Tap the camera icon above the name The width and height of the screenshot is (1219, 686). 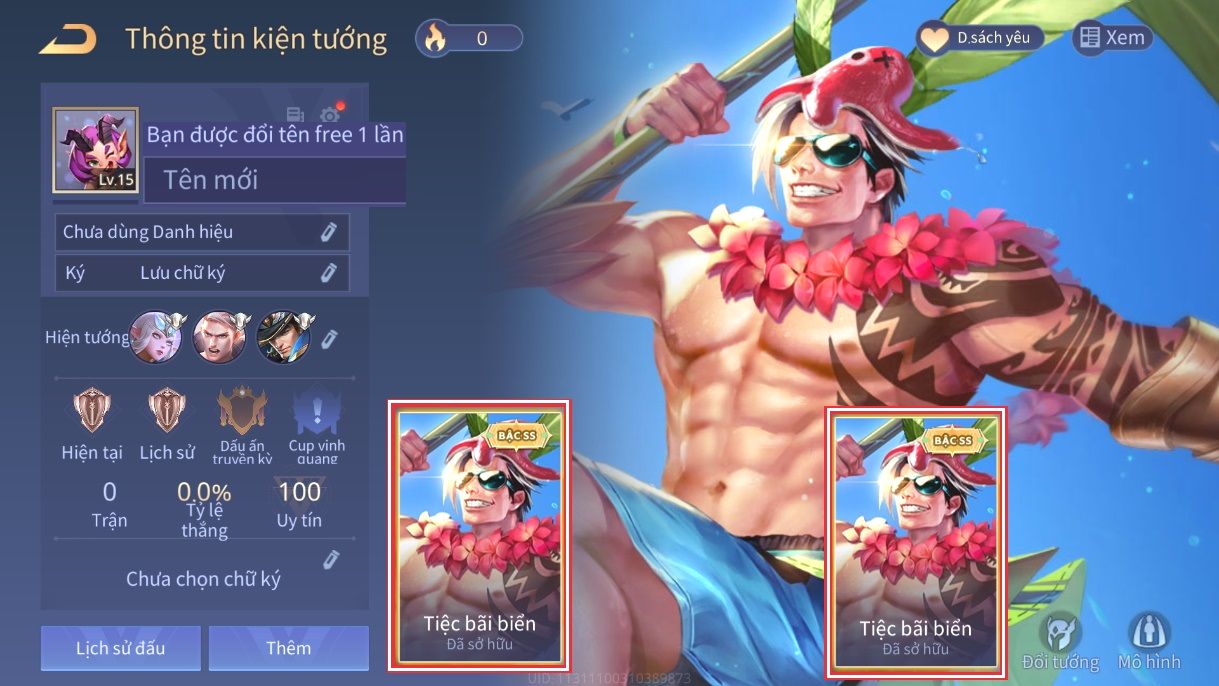[x=329, y=116]
